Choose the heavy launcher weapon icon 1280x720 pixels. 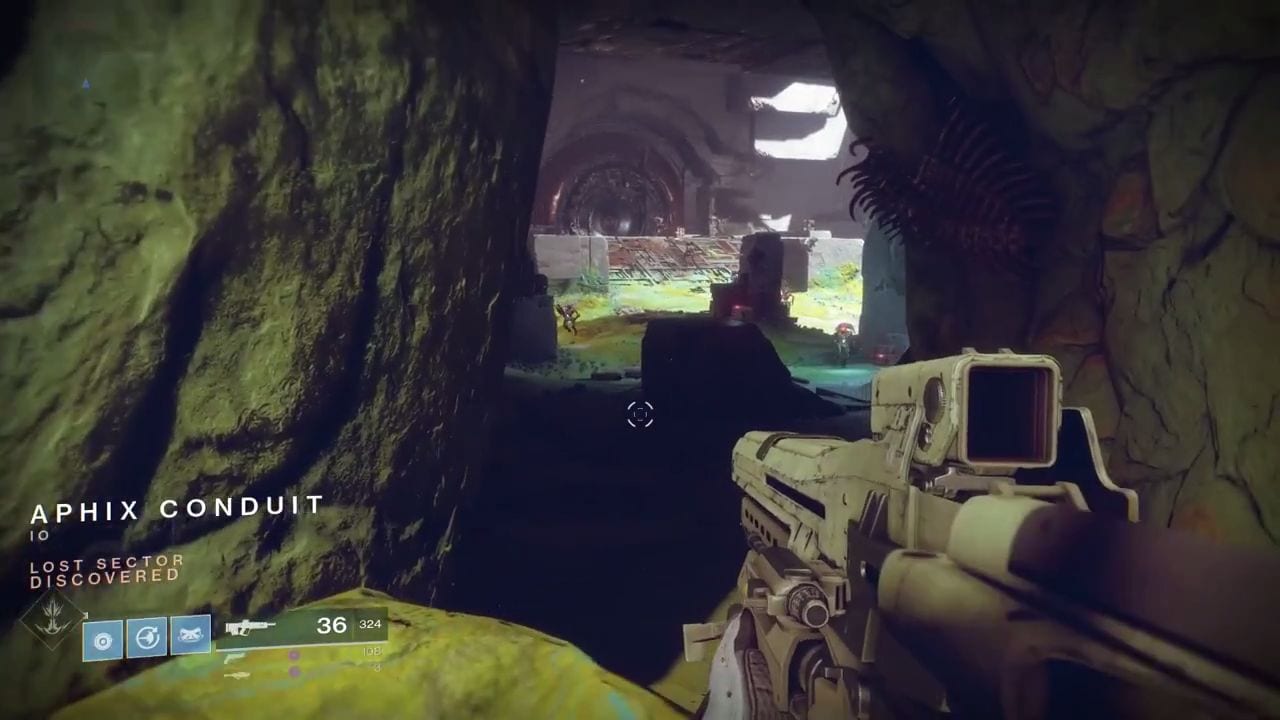(237, 675)
